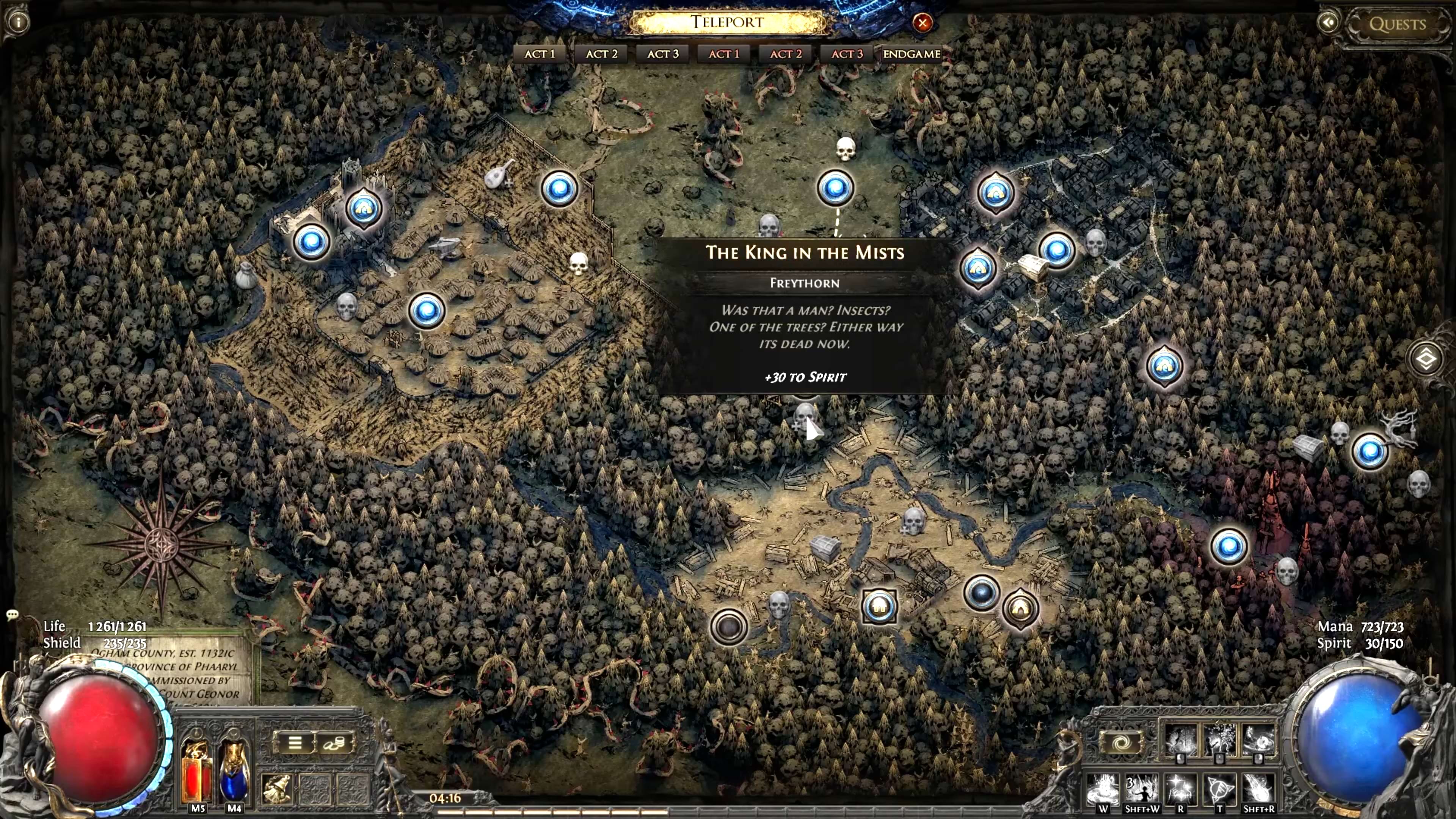This screenshot has height=819, width=1456.
Task: Click the King in the Mists skull marker
Action: point(805,414)
